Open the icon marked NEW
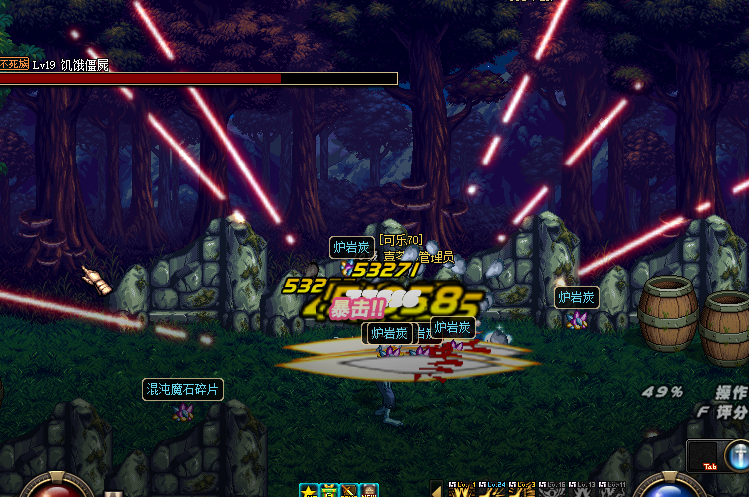Viewport: 749px width, 497px height. [x=369, y=491]
